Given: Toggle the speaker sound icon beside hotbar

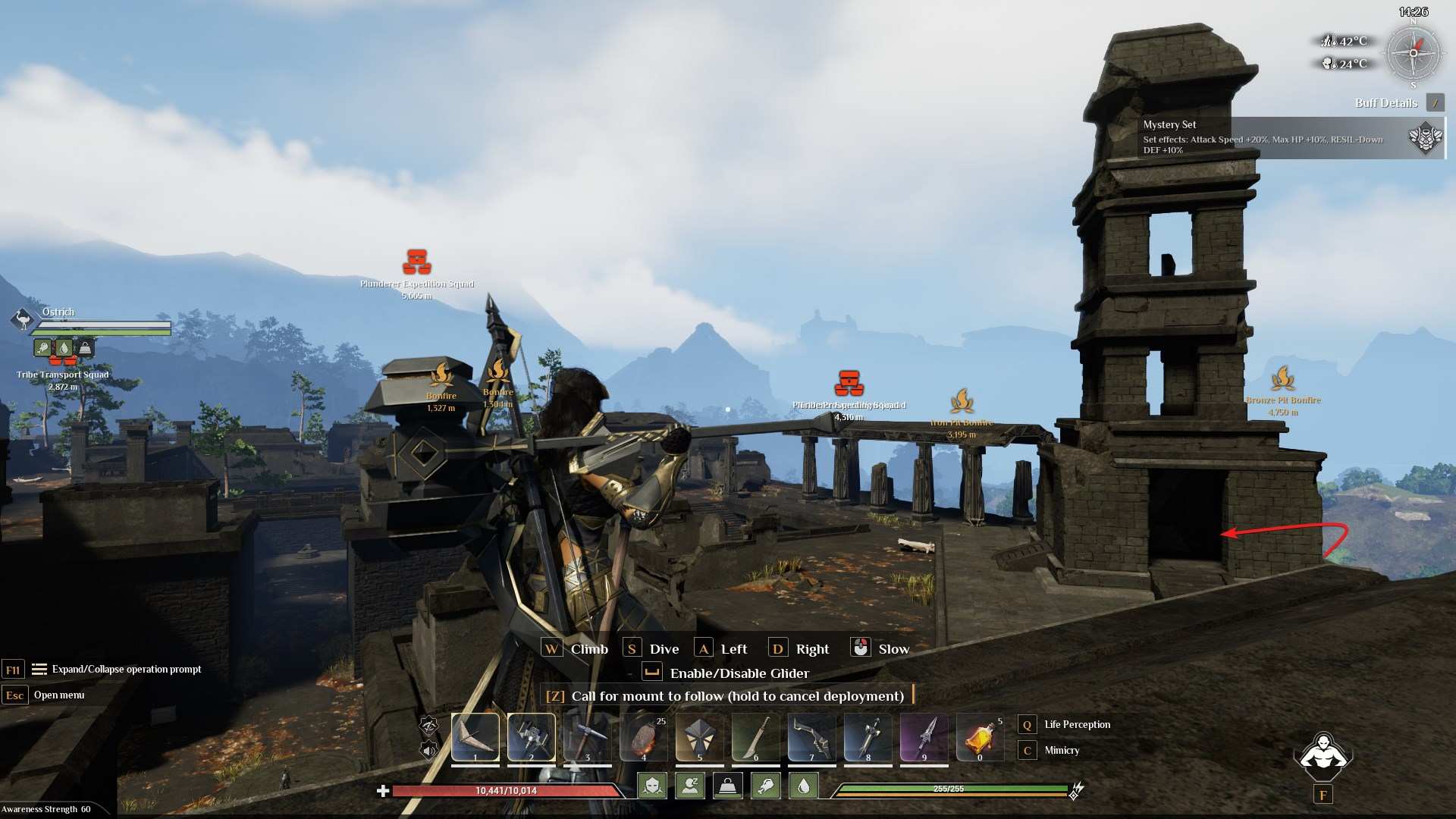Looking at the screenshot, I should point(429,751).
